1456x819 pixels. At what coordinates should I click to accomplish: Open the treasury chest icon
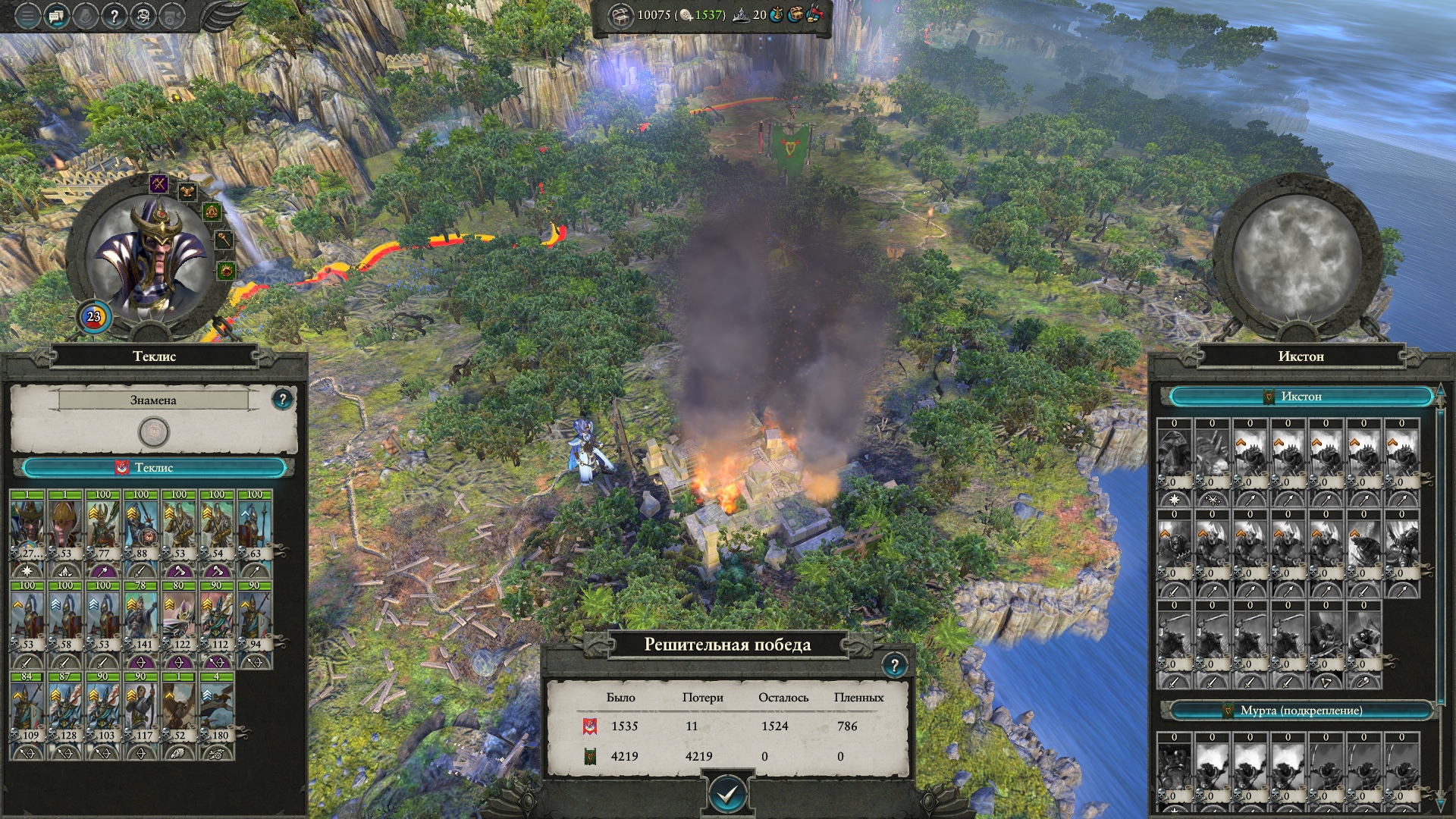(621, 15)
